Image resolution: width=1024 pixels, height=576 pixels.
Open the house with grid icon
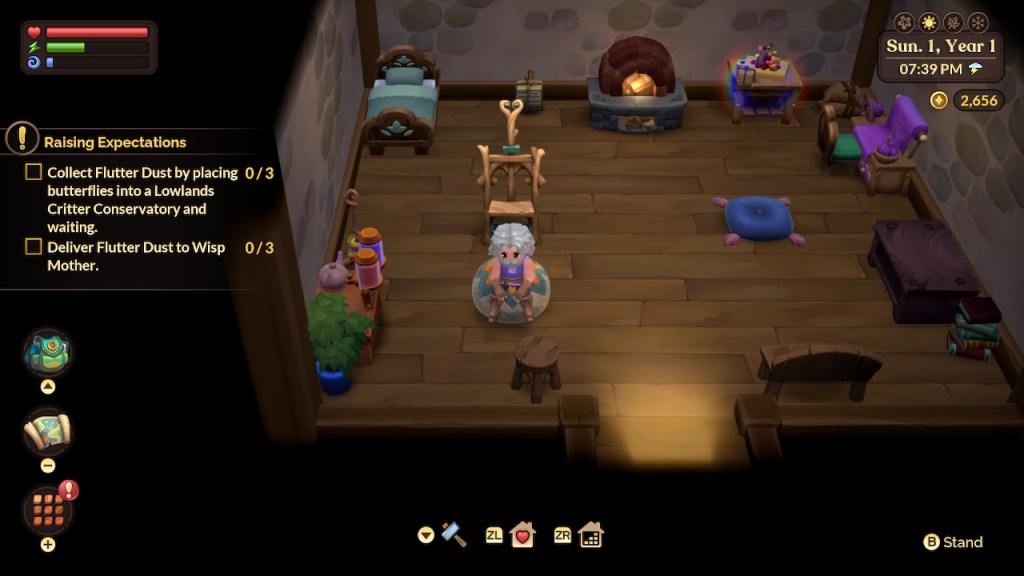tap(591, 535)
